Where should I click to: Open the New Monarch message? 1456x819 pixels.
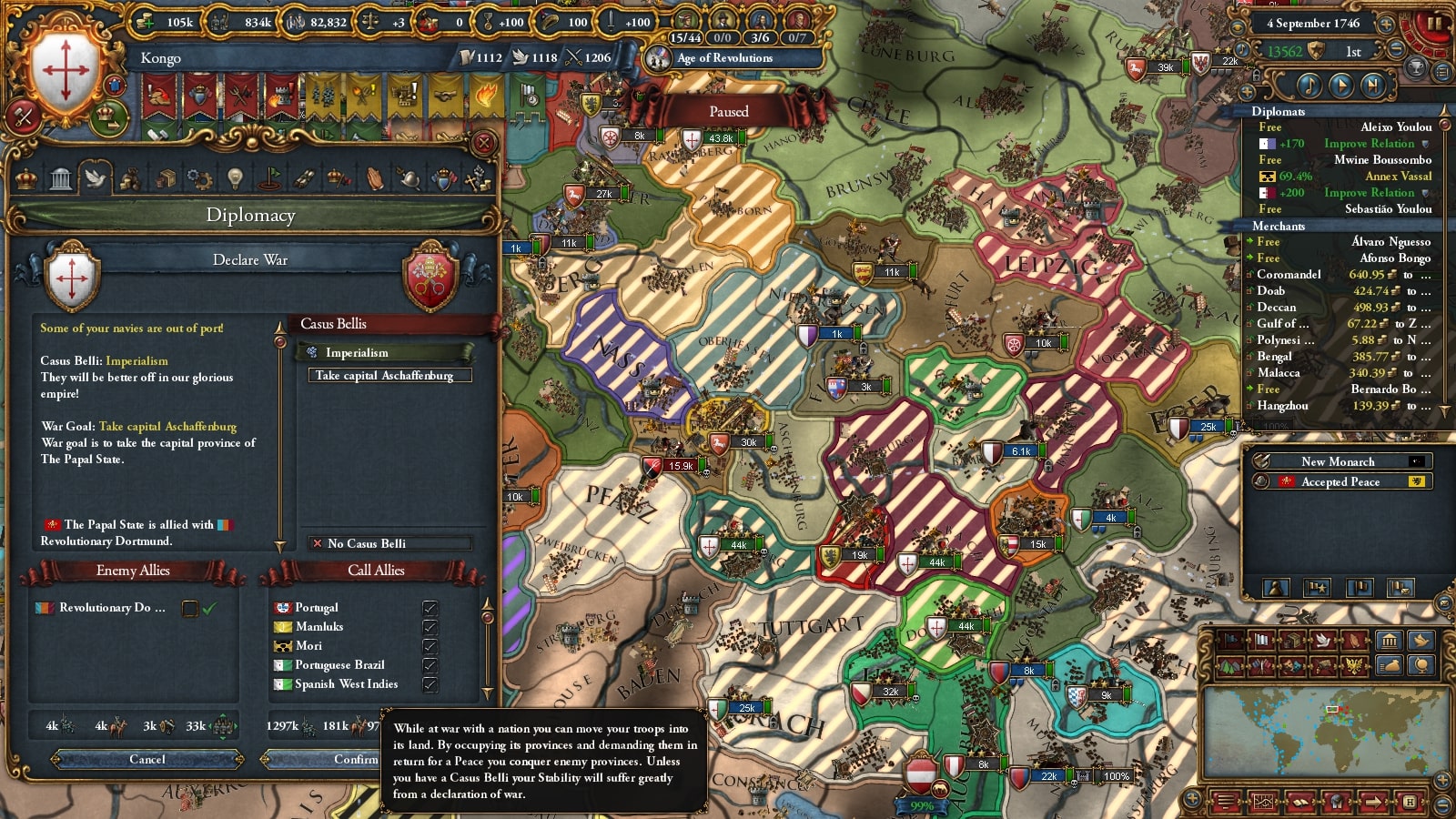1338,461
